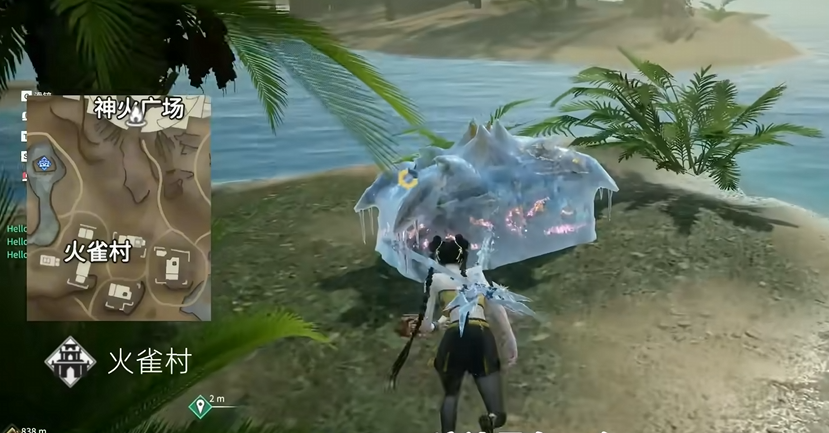This screenshot has width=829, height=433.
Task: Click the 火雀村 village gate icon
Action: click(70, 360)
